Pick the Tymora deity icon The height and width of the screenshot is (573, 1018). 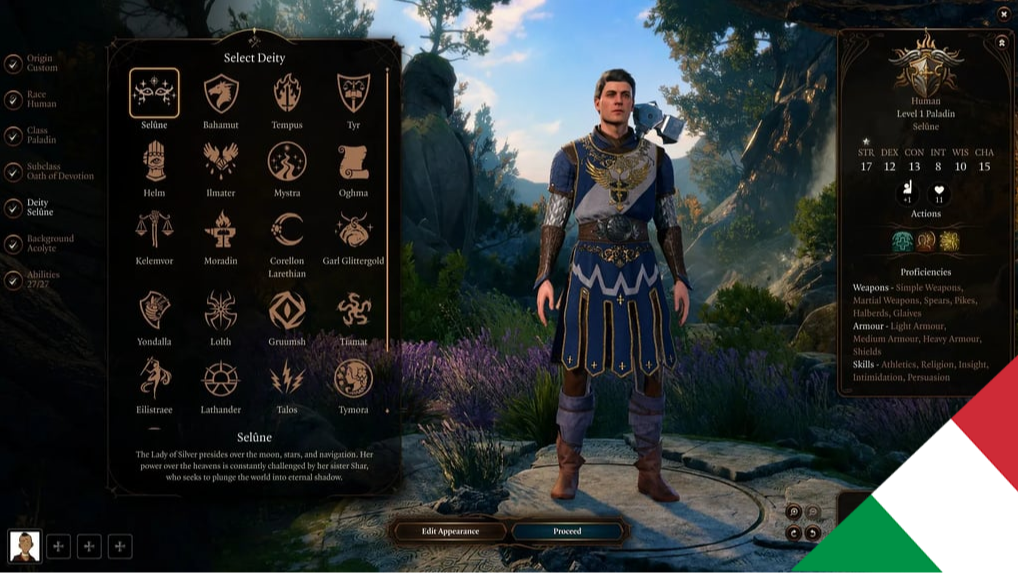pos(353,379)
